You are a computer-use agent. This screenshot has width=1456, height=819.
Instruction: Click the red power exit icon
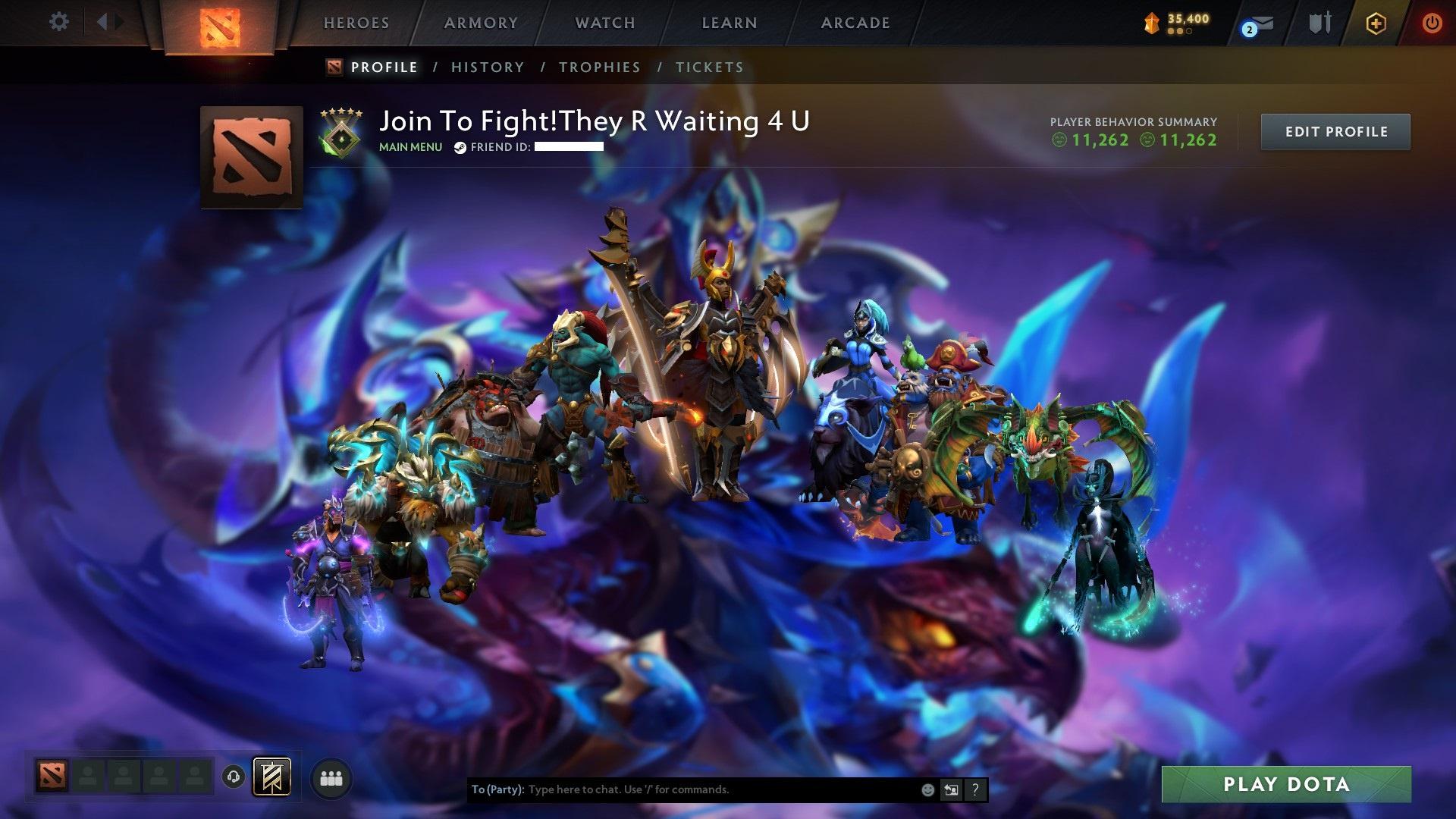(1432, 24)
